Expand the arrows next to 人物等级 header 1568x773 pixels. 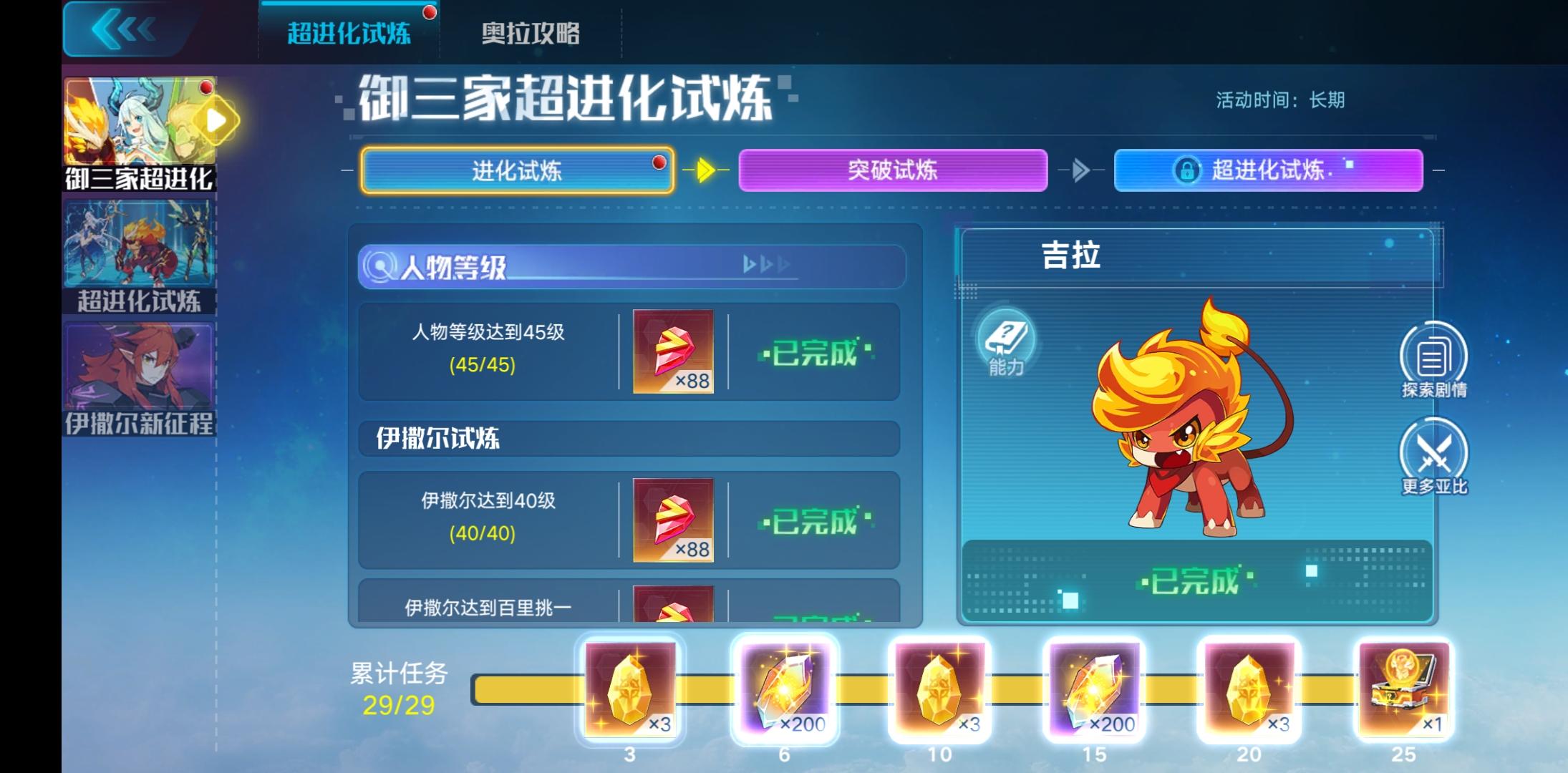pyautogui.click(x=766, y=264)
